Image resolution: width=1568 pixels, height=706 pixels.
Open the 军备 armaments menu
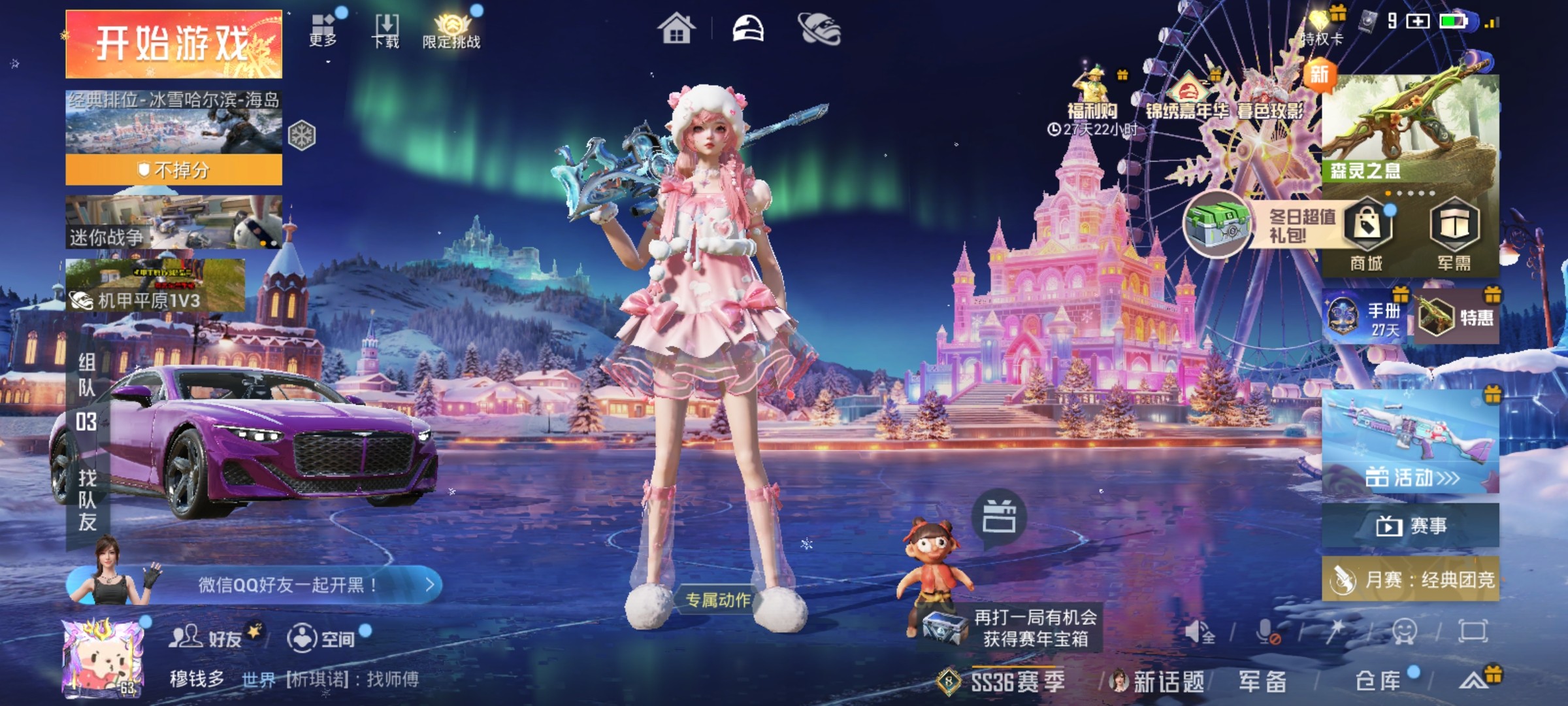coord(1262,681)
